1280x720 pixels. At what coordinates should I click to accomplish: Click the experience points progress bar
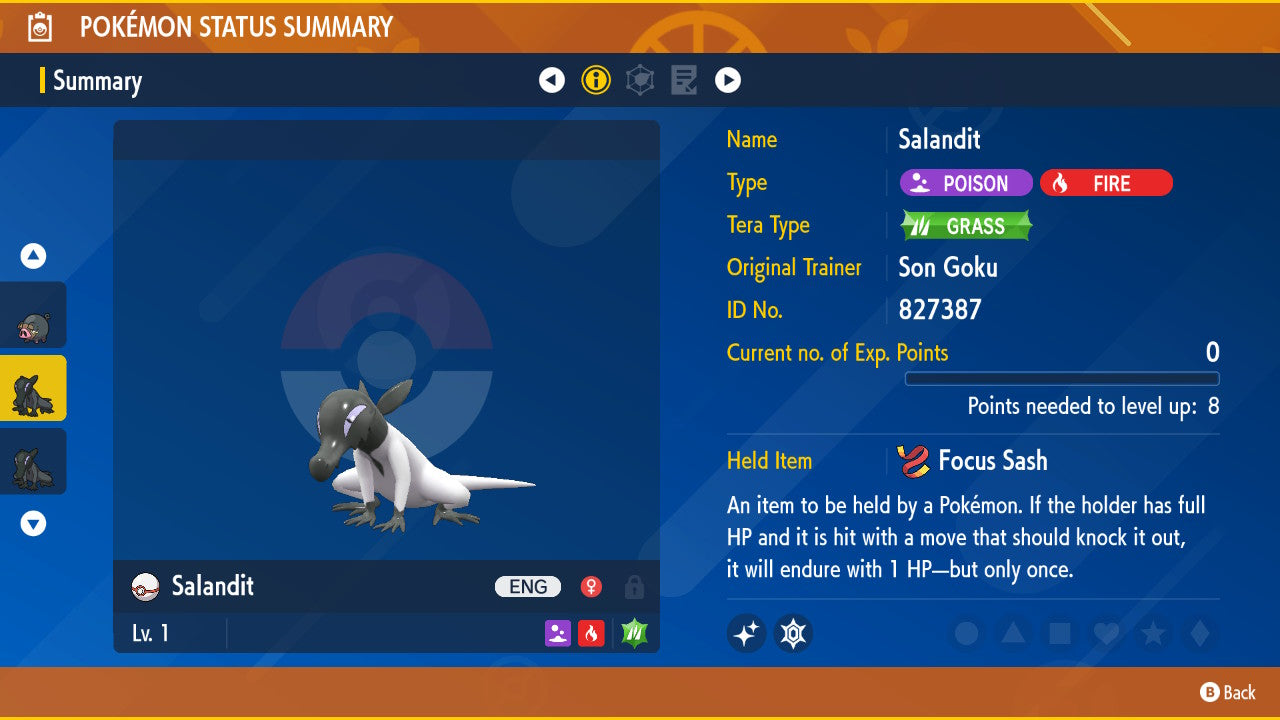click(x=1062, y=379)
